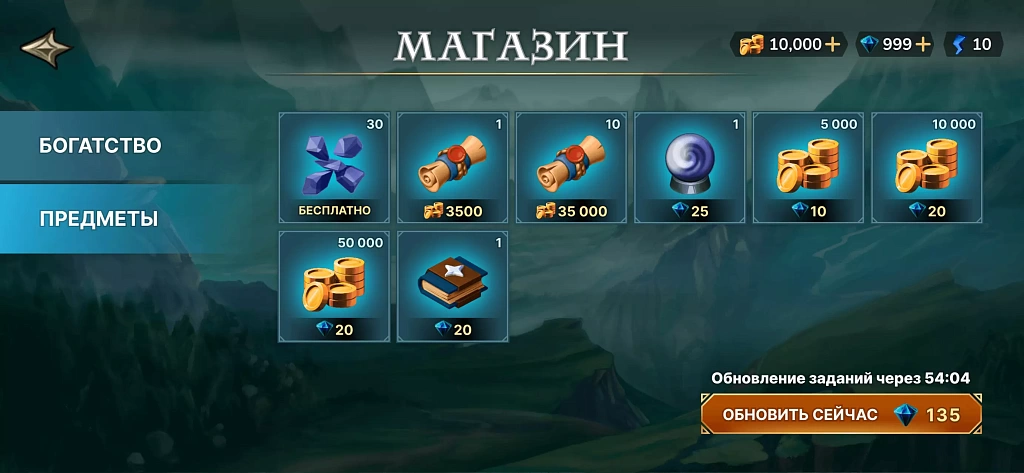Buy the crystal orb for 25 gems
Viewport: 1024px width, 473px height.
point(690,167)
